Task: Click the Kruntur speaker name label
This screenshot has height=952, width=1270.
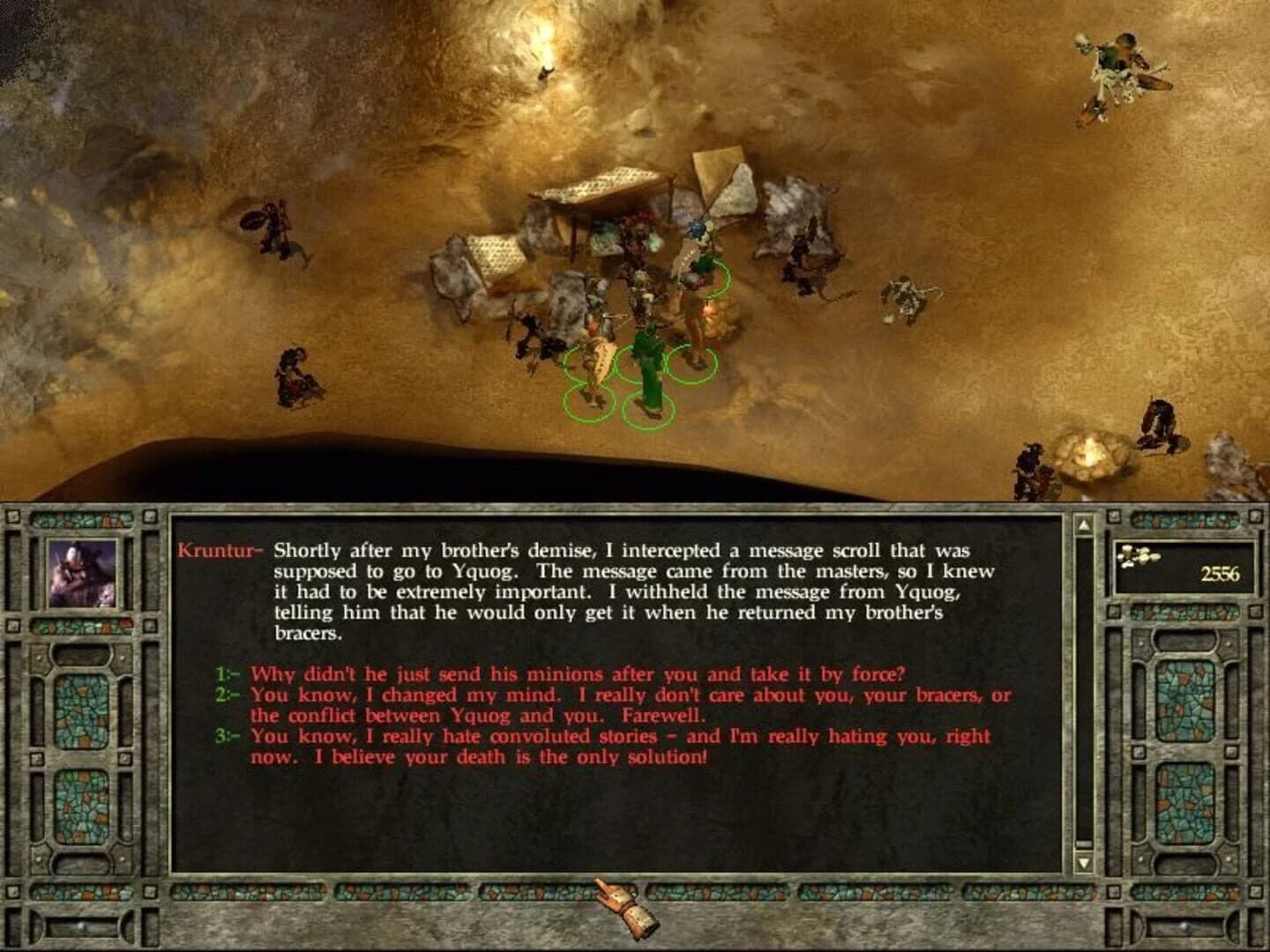Action: coord(215,551)
